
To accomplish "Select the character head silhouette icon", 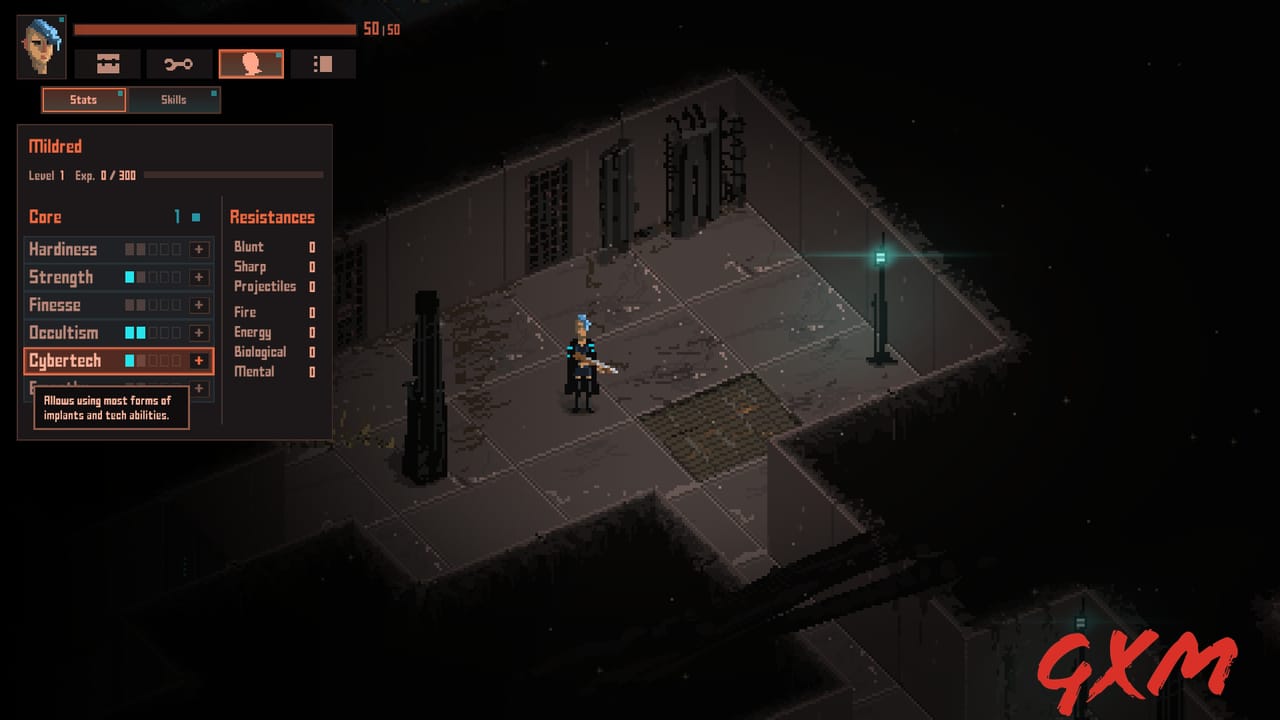I will [251, 63].
